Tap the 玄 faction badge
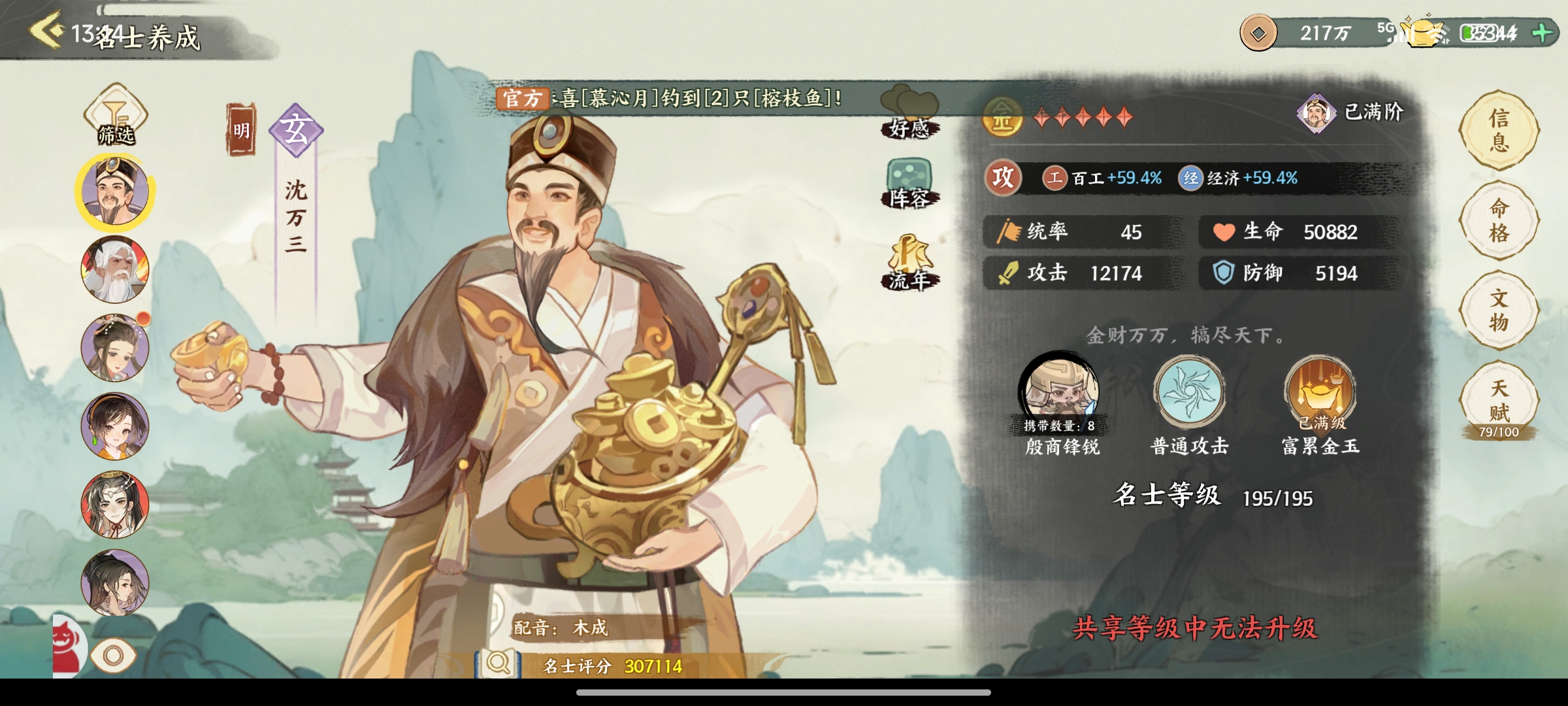The height and width of the screenshot is (706, 1568). point(296,130)
